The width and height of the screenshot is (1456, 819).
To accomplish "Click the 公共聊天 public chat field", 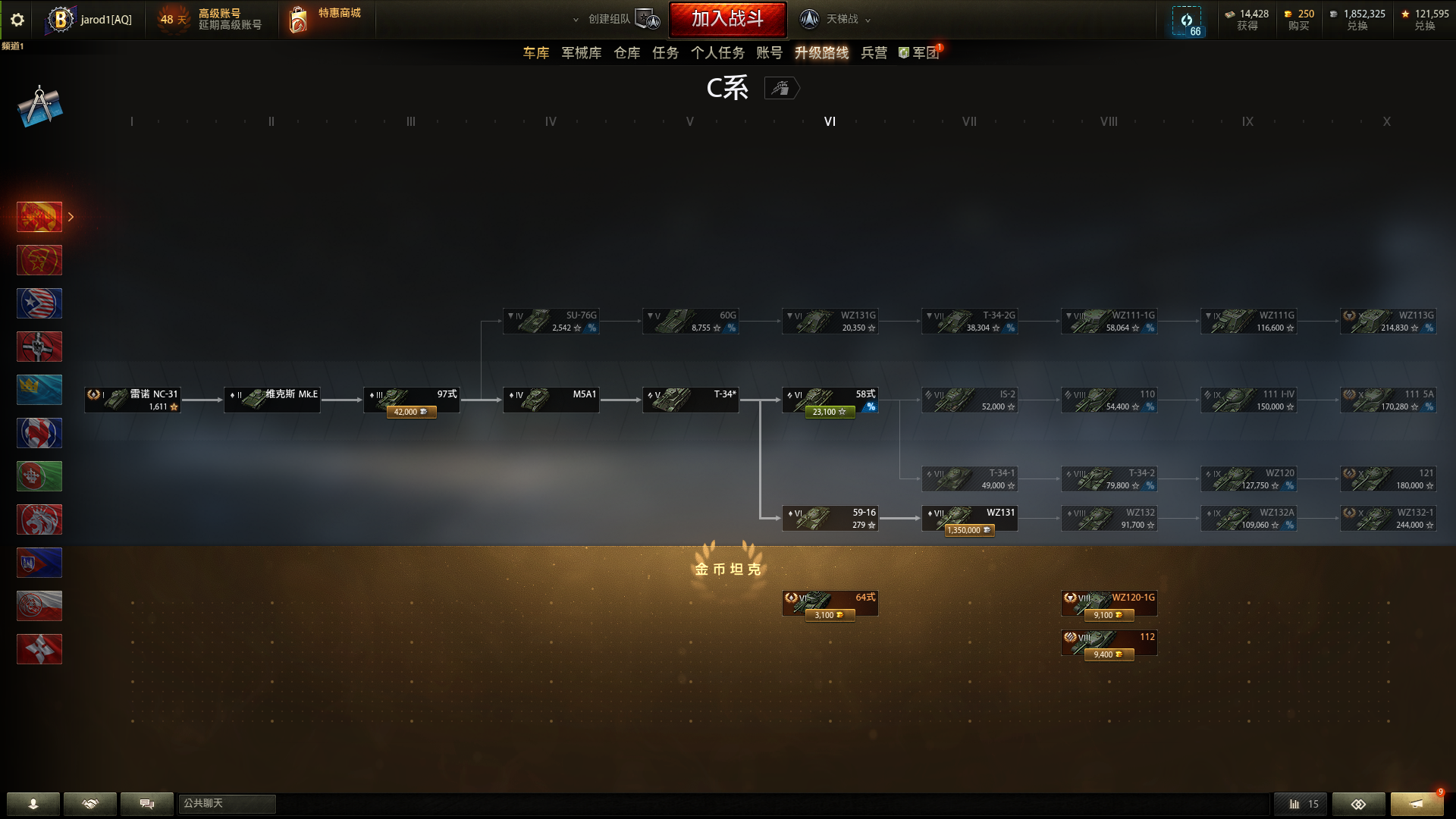I will [227, 804].
